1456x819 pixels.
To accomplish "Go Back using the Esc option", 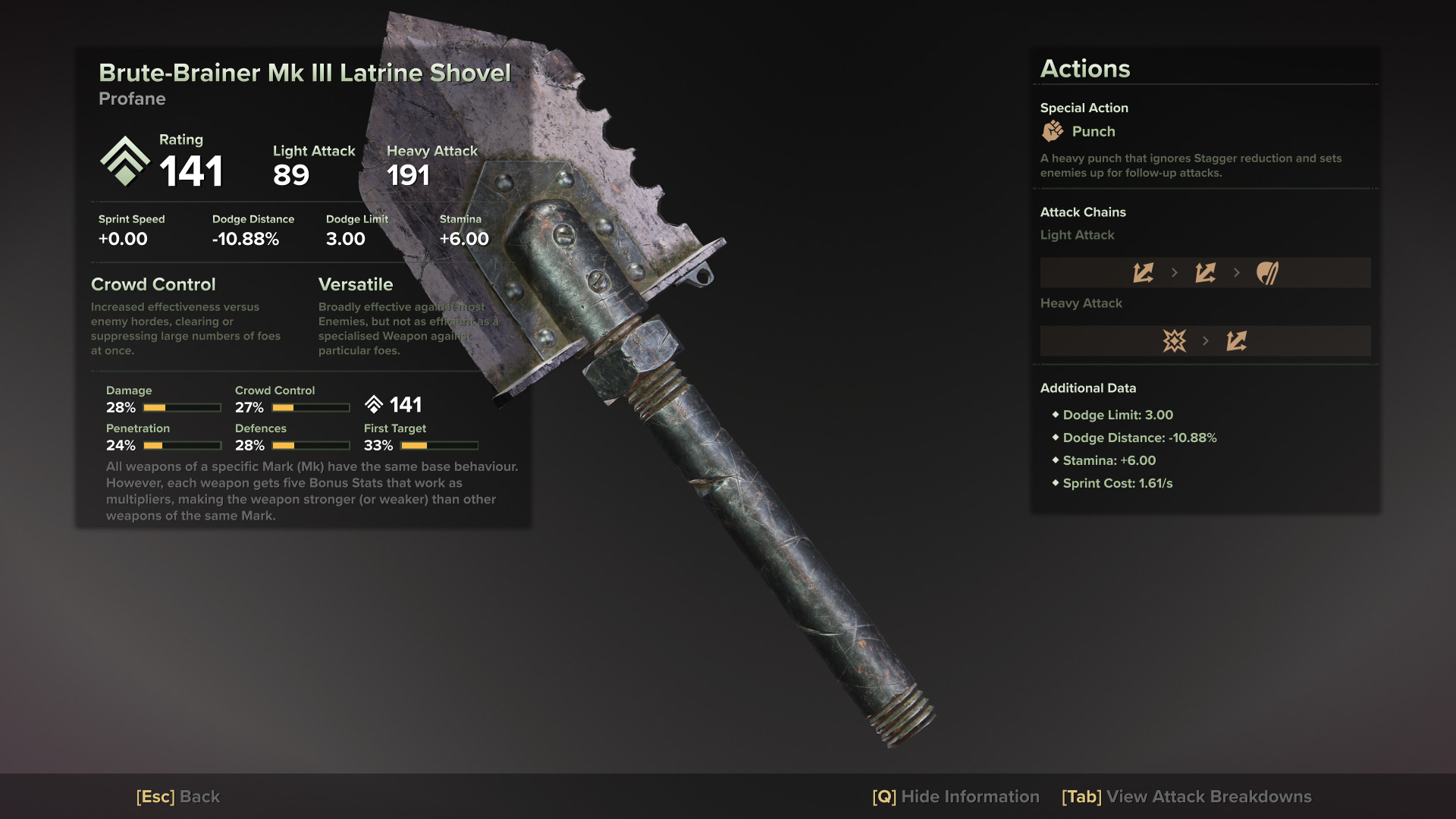I will tap(177, 797).
